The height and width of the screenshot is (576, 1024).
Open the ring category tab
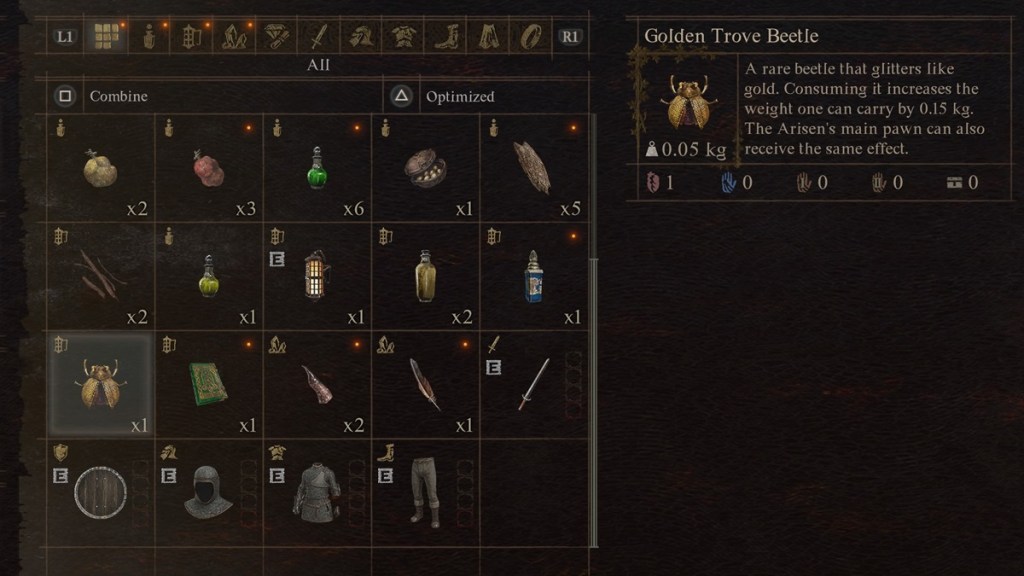tap(528, 37)
